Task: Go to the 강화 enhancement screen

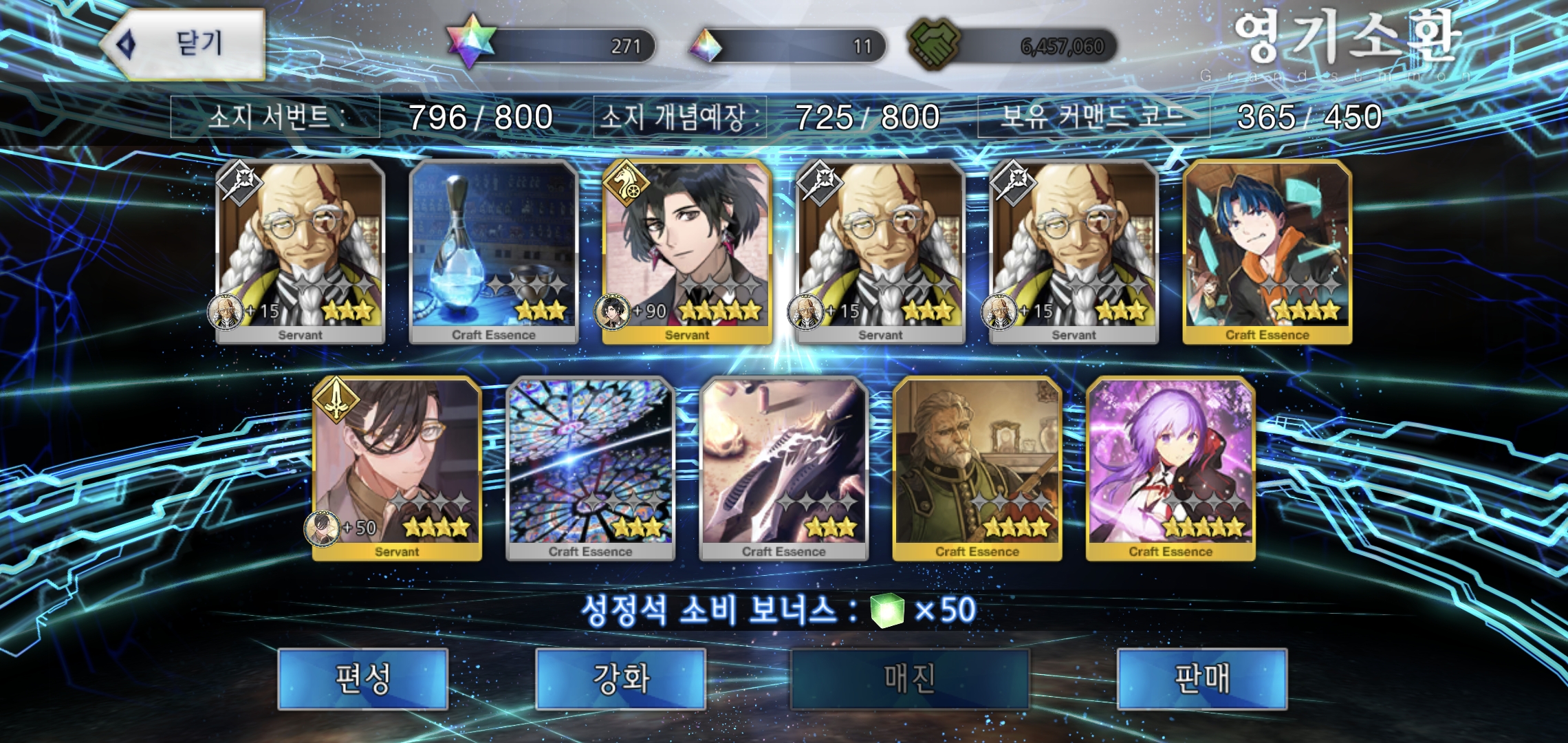Action: 620,679
